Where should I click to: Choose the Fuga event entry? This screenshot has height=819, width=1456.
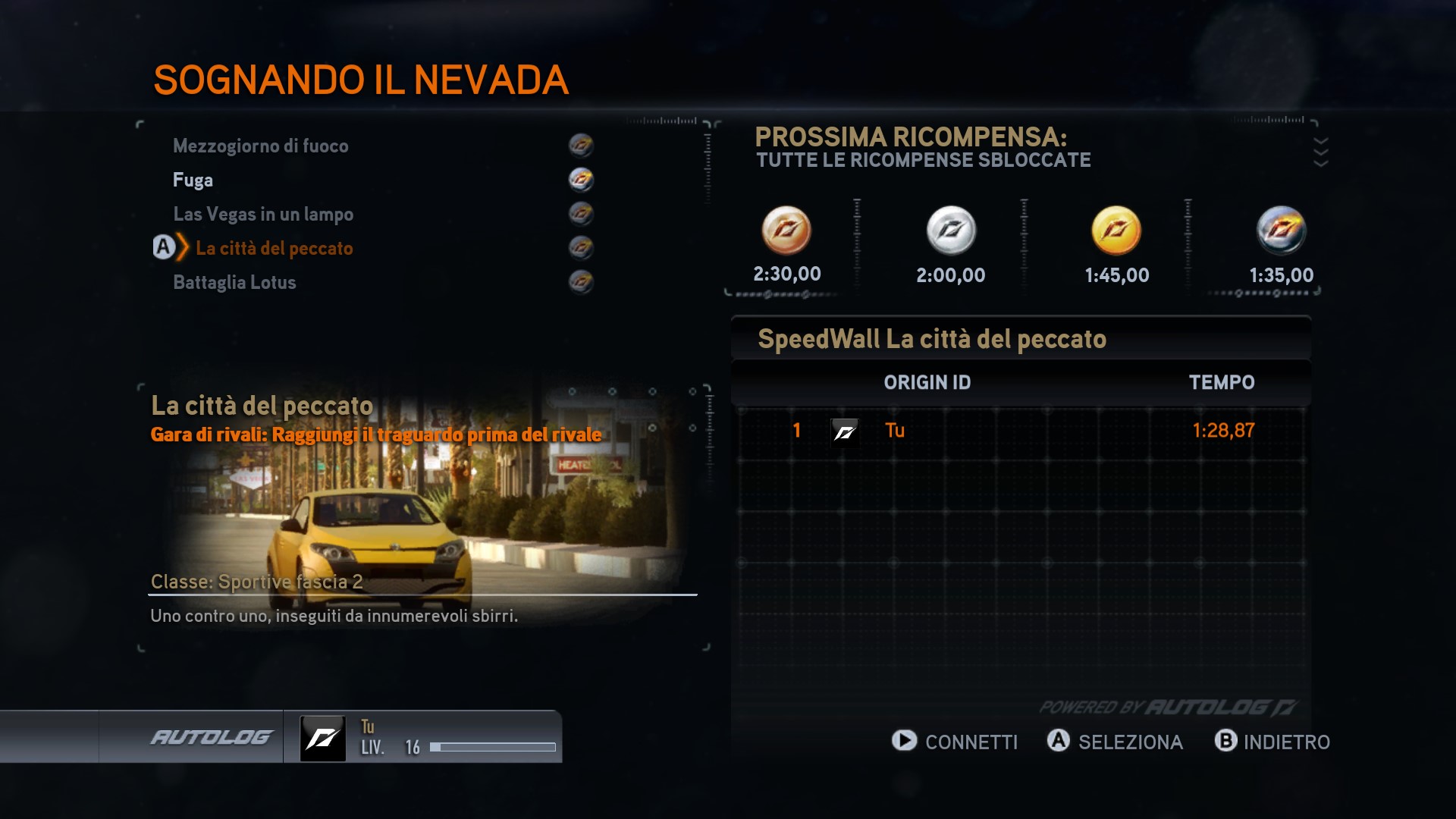(193, 180)
